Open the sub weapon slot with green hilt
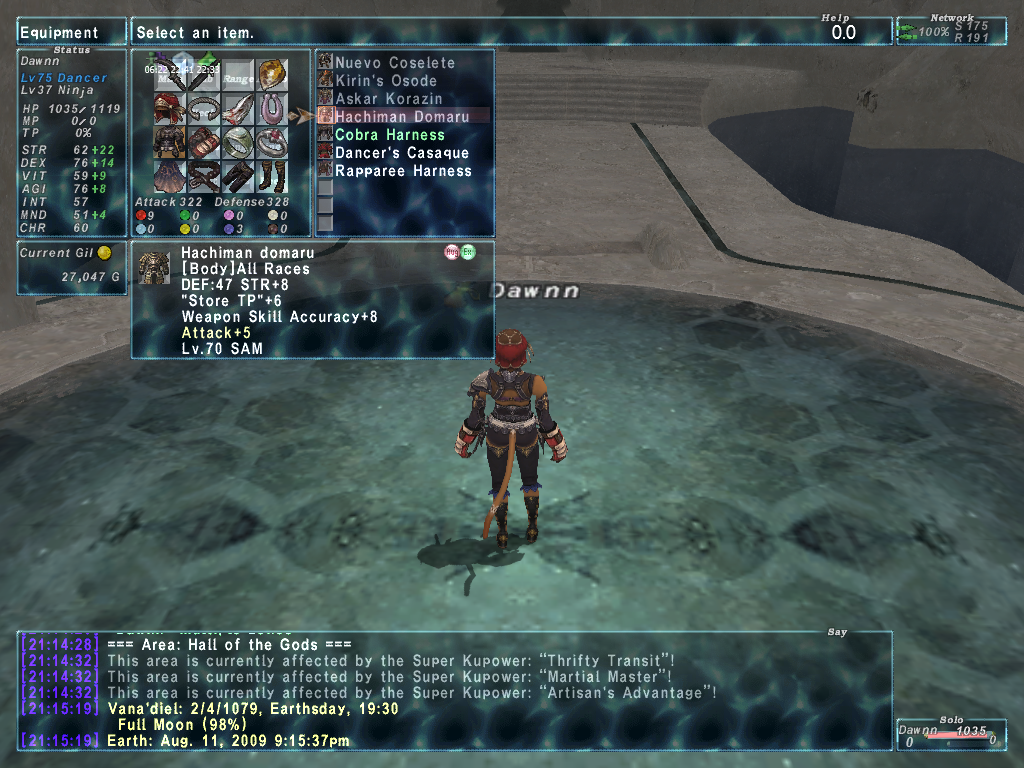The image size is (1024, 768). [204, 74]
